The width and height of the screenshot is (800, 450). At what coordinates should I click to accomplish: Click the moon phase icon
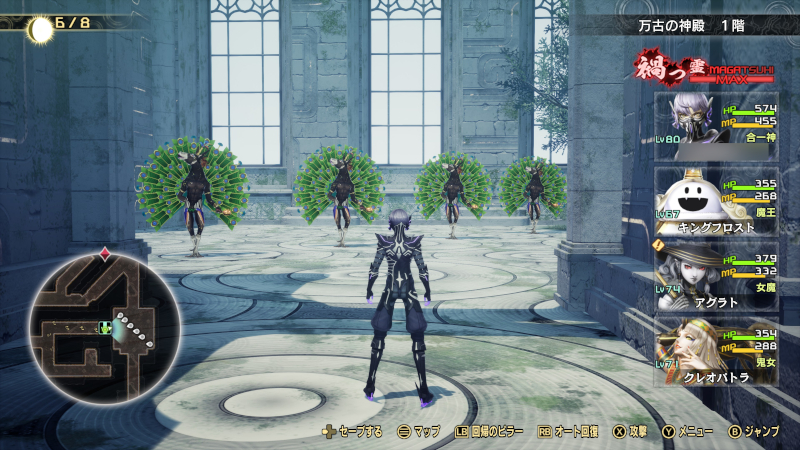[x=40, y=29]
